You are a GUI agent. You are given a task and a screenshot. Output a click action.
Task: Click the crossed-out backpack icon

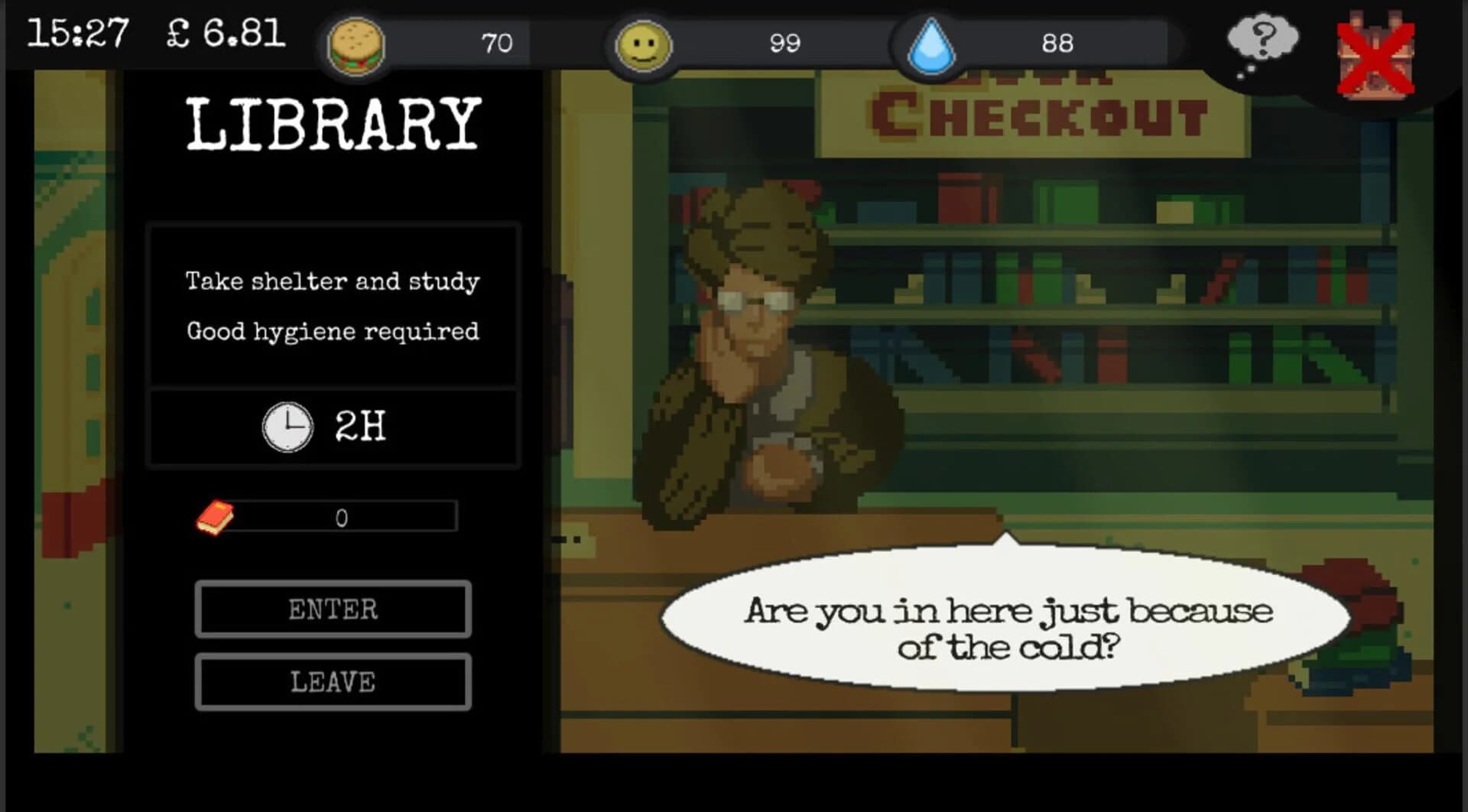tap(1375, 50)
